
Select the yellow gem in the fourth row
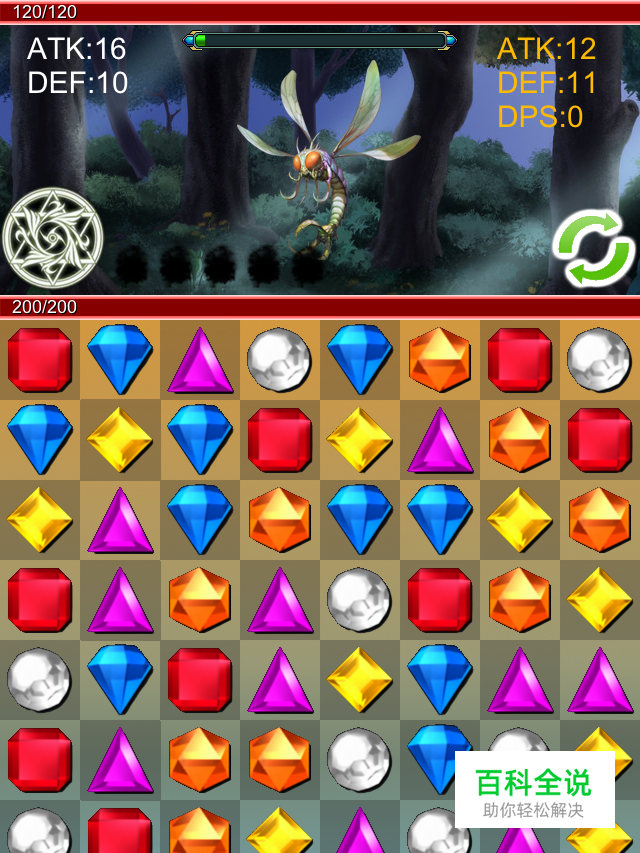coord(600,600)
